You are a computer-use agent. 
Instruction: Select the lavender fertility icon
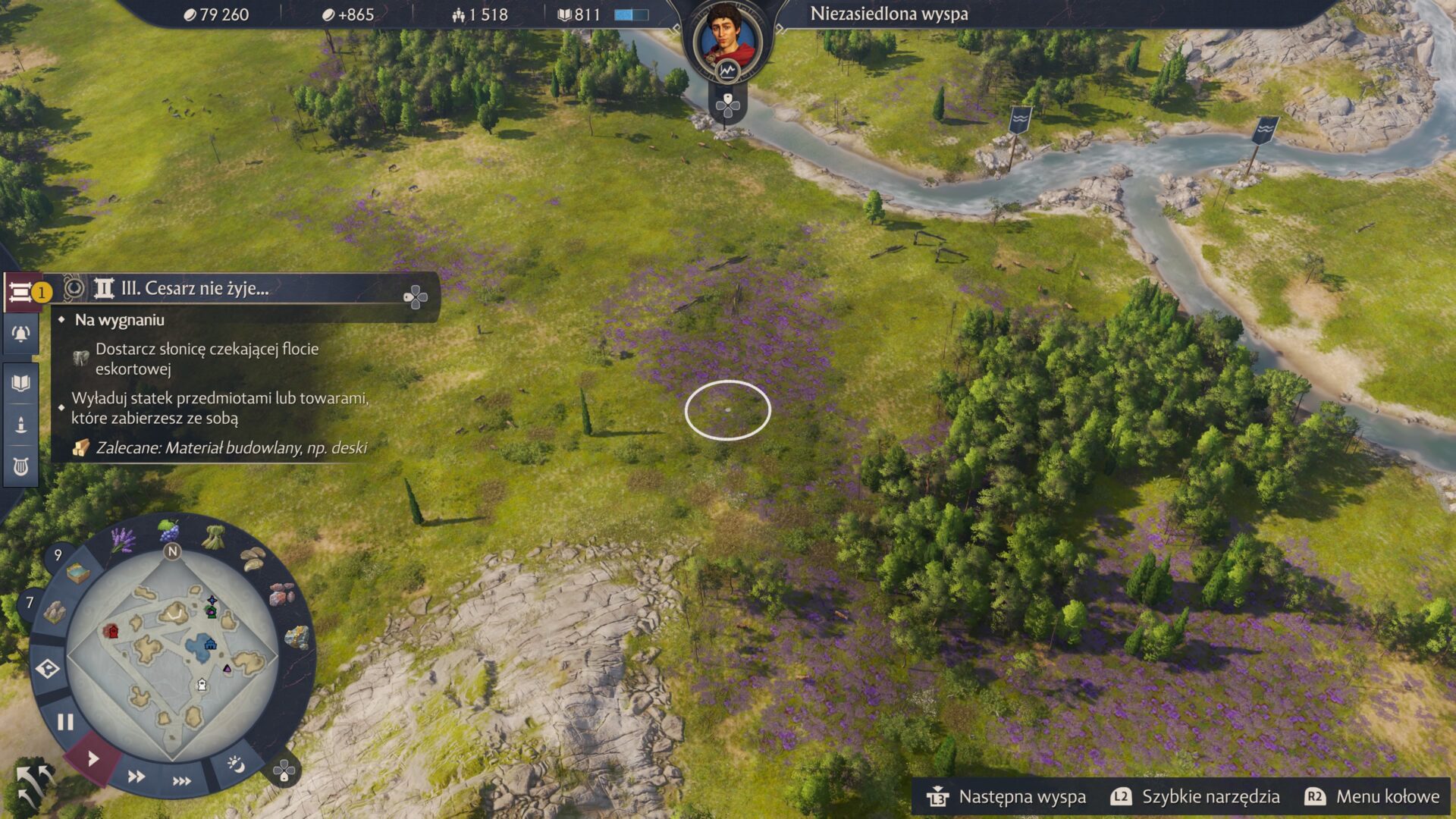[123, 540]
